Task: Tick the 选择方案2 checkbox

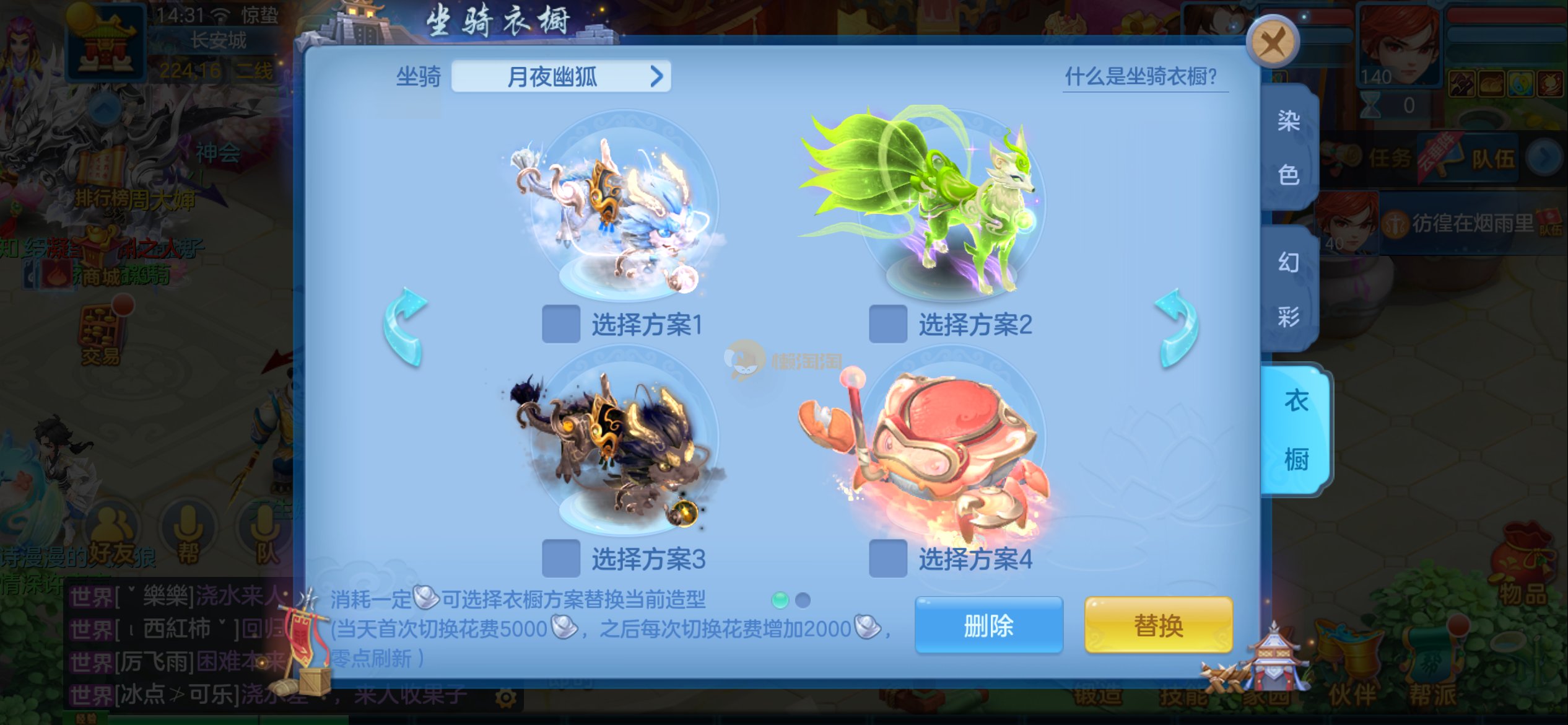Action: point(887,323)
